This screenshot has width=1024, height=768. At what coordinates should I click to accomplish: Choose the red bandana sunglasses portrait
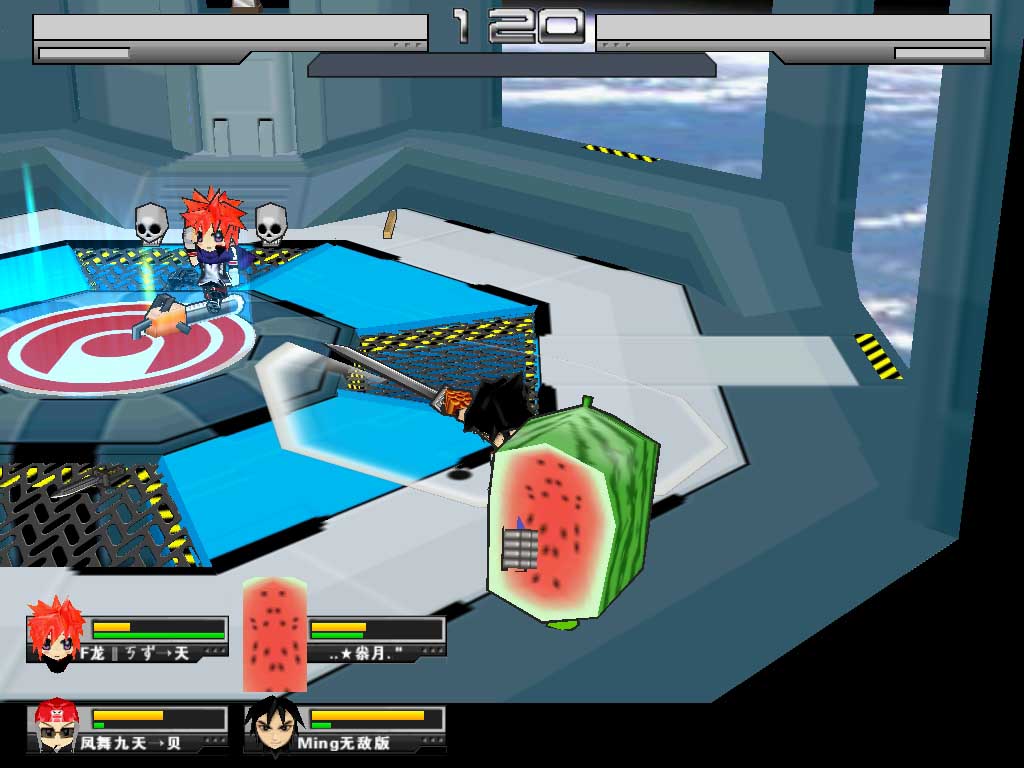(57, 726)
